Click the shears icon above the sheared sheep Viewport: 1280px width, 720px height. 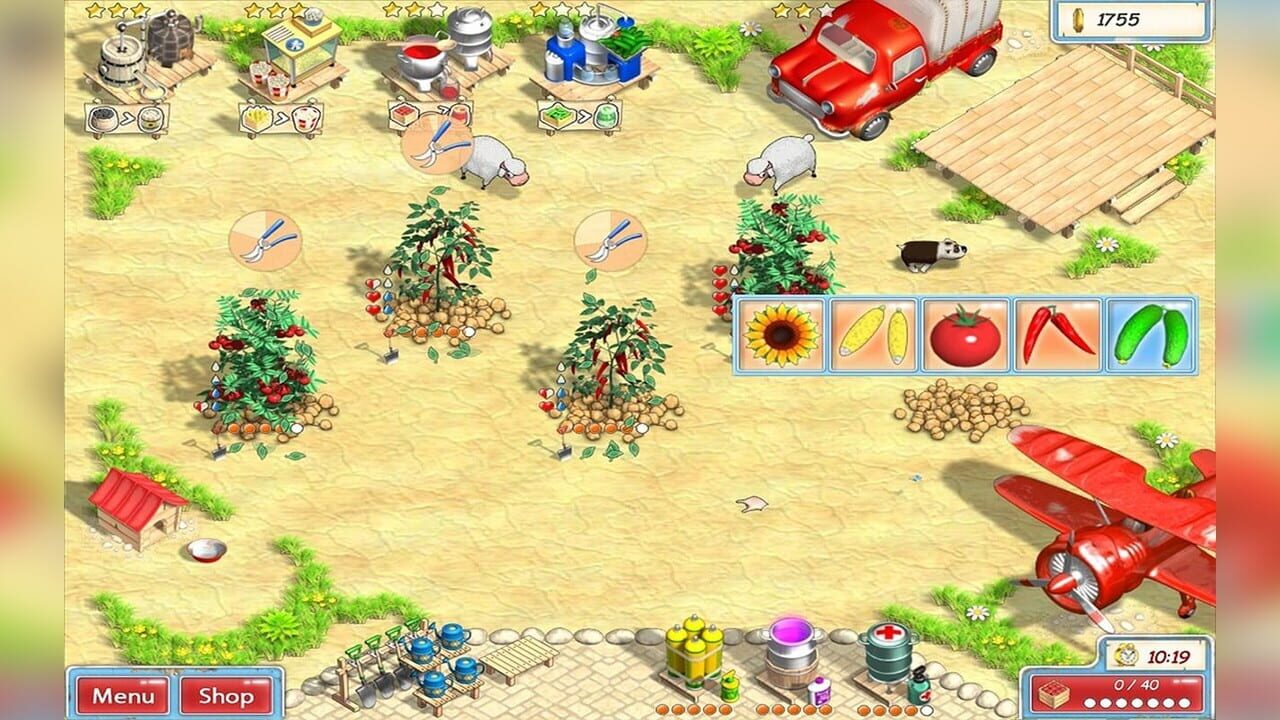click(x=438, y=145)
